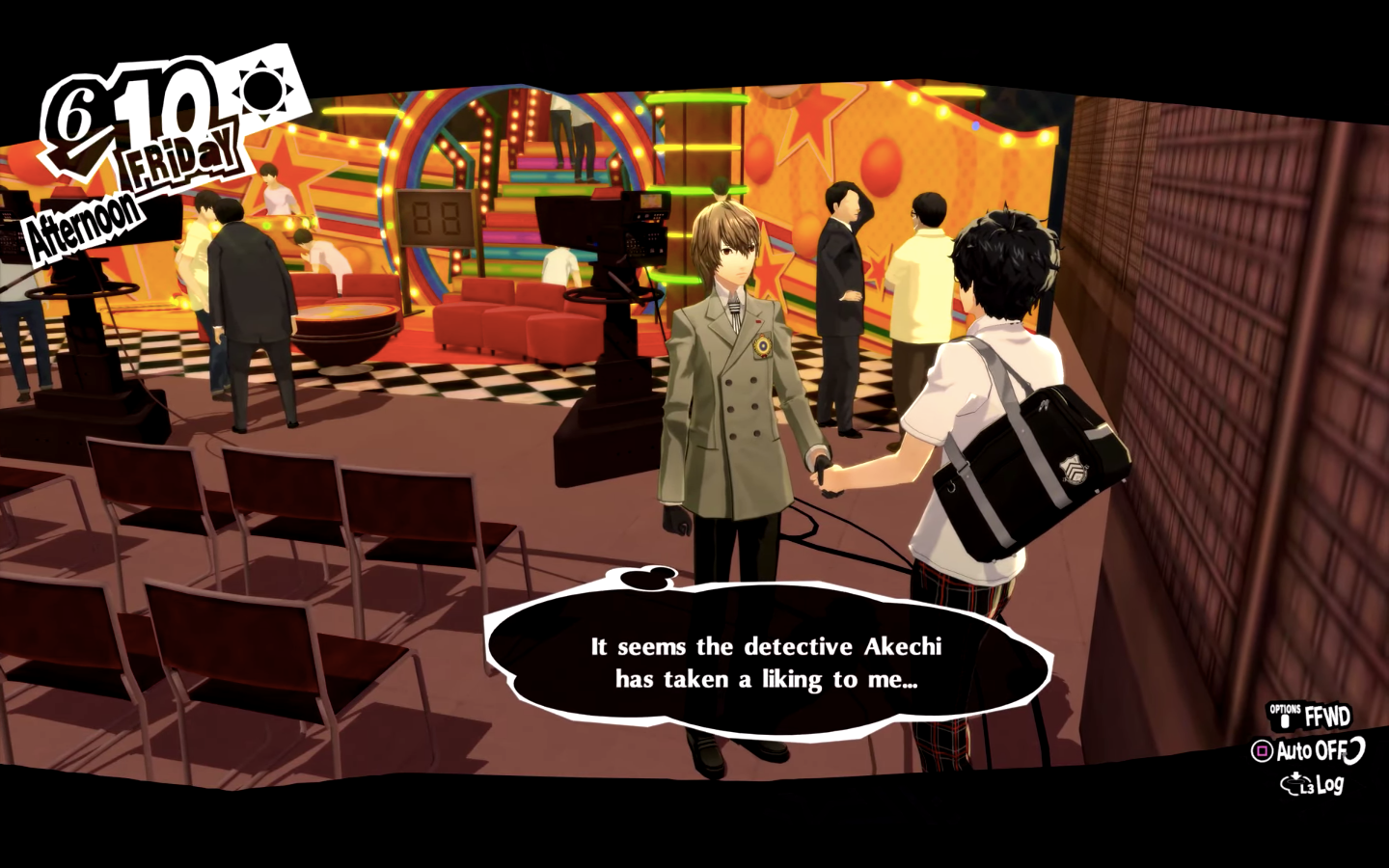Select the speech bubble icon next to Log
The image size is (1389, 868).
click(x=1291, y=784)
